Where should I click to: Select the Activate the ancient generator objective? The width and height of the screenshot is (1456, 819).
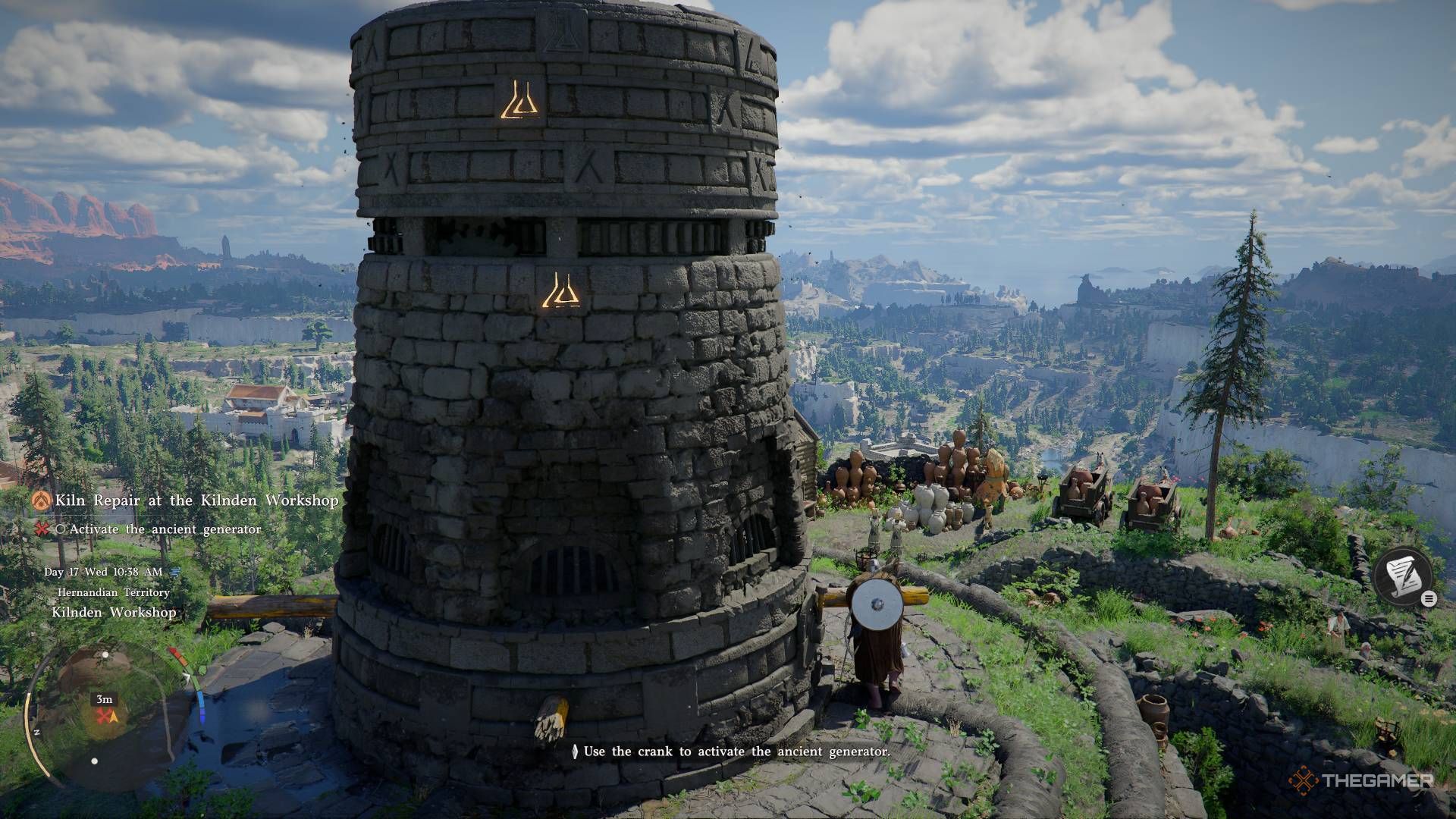(x=165, y=529)
